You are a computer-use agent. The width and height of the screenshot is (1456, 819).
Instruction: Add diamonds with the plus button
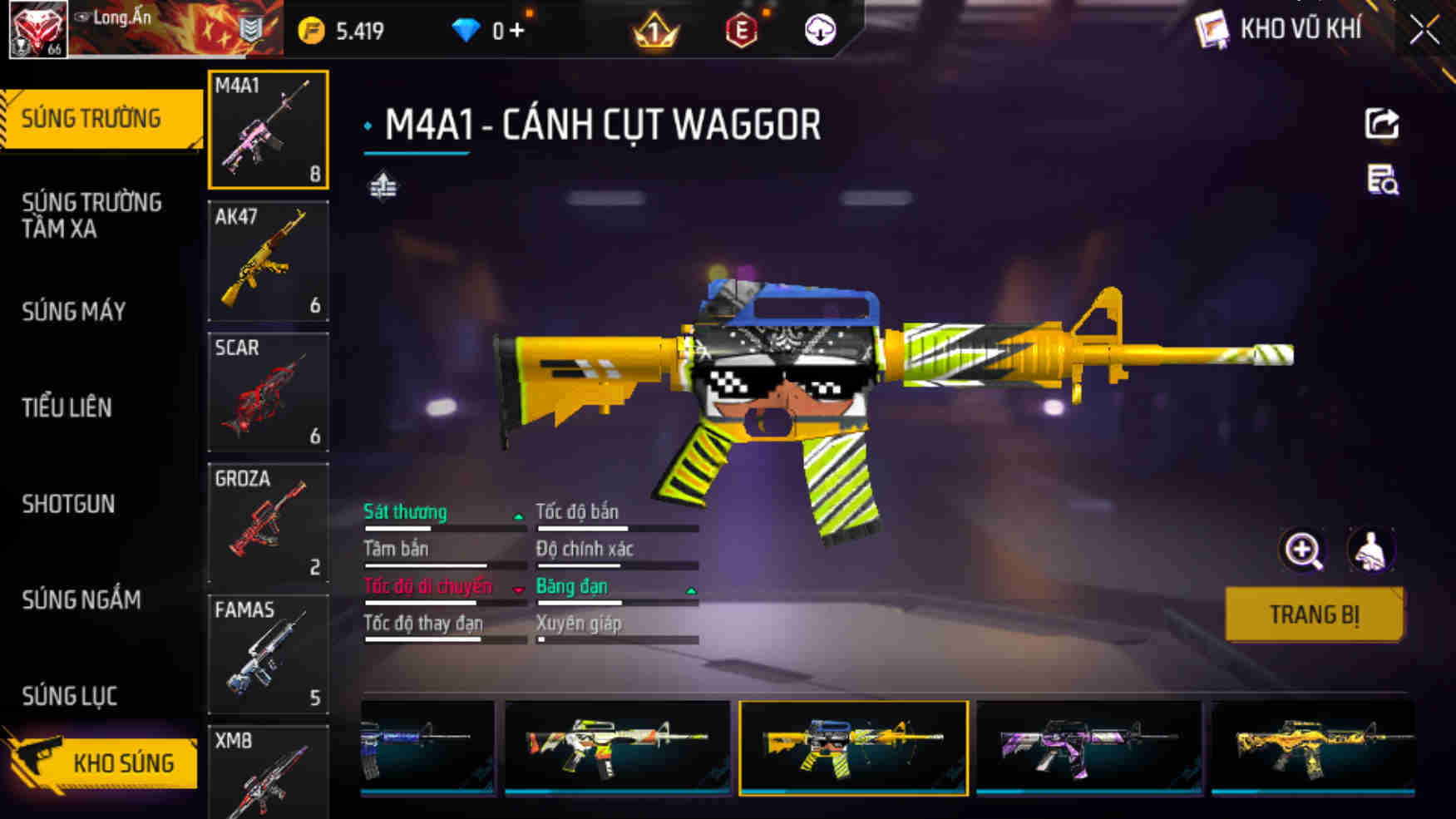click(x=517, y=31)
